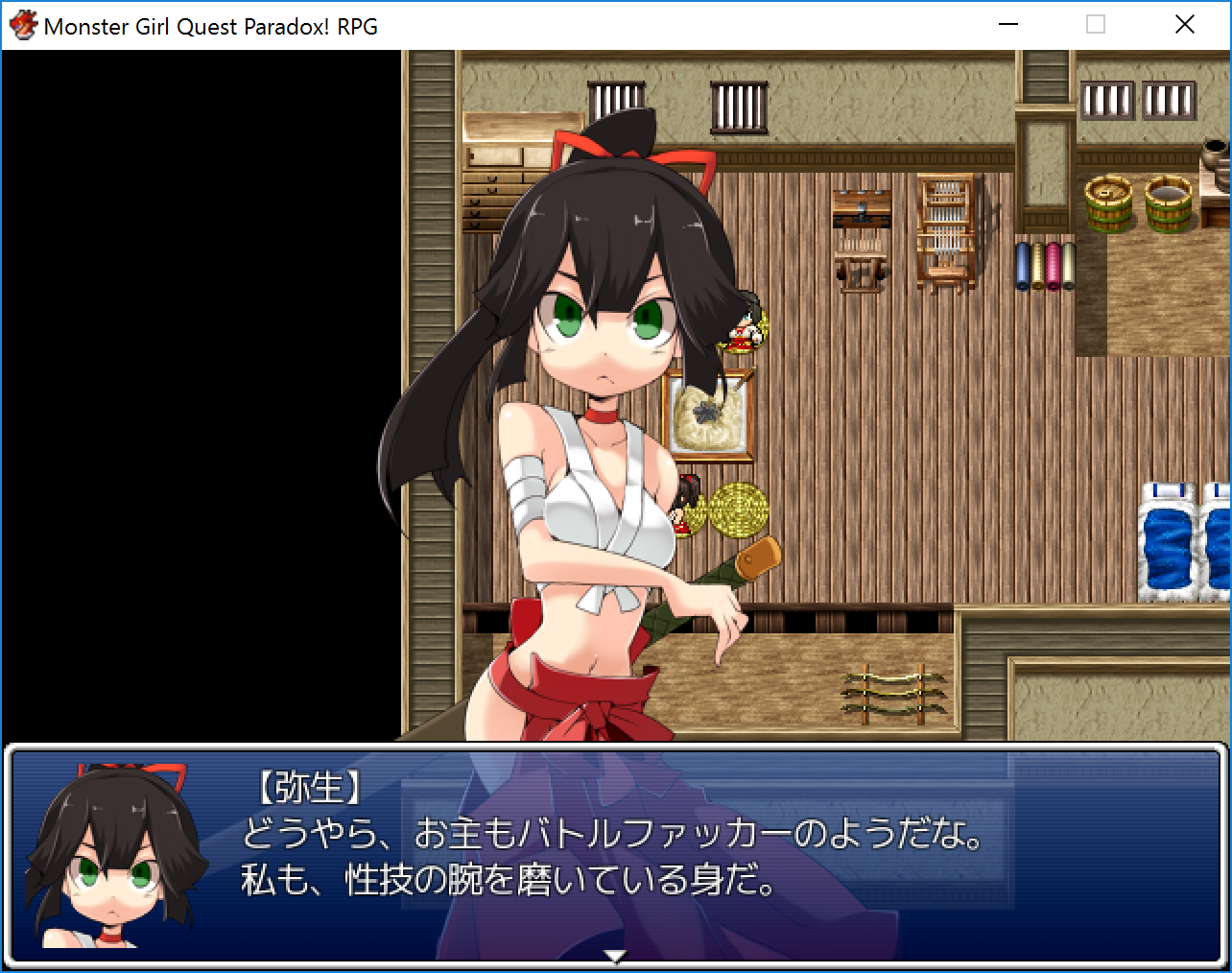
Task: Click the Monster Girl Quest Paradox! RPG title text
Action: pos(211,26)
